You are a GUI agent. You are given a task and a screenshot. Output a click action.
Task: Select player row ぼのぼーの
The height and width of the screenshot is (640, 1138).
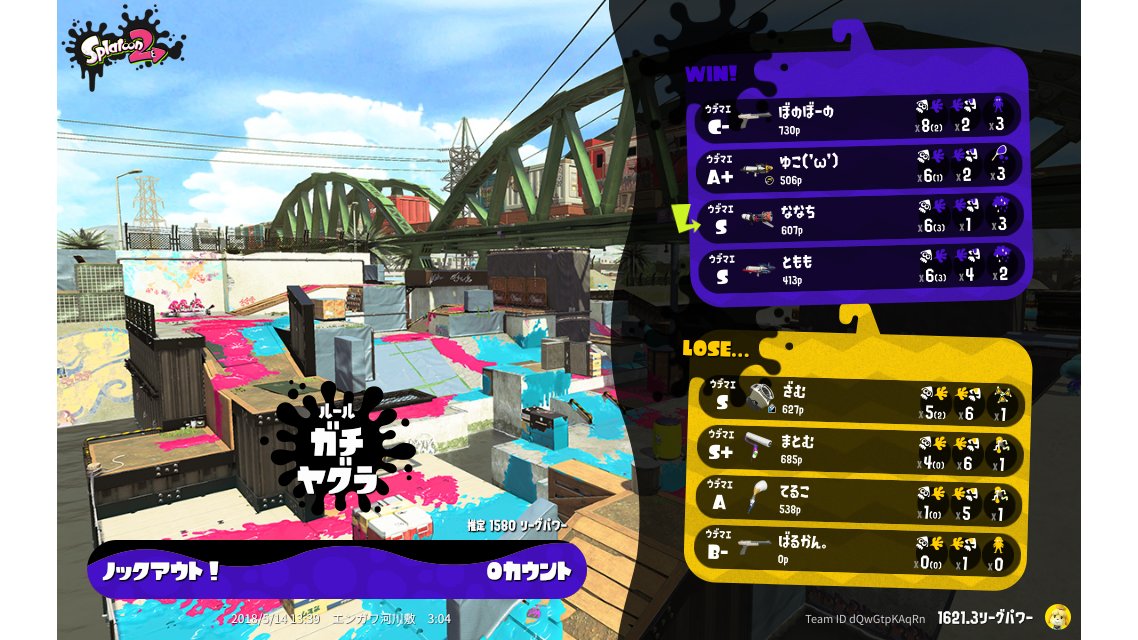[x=858, y=118]
